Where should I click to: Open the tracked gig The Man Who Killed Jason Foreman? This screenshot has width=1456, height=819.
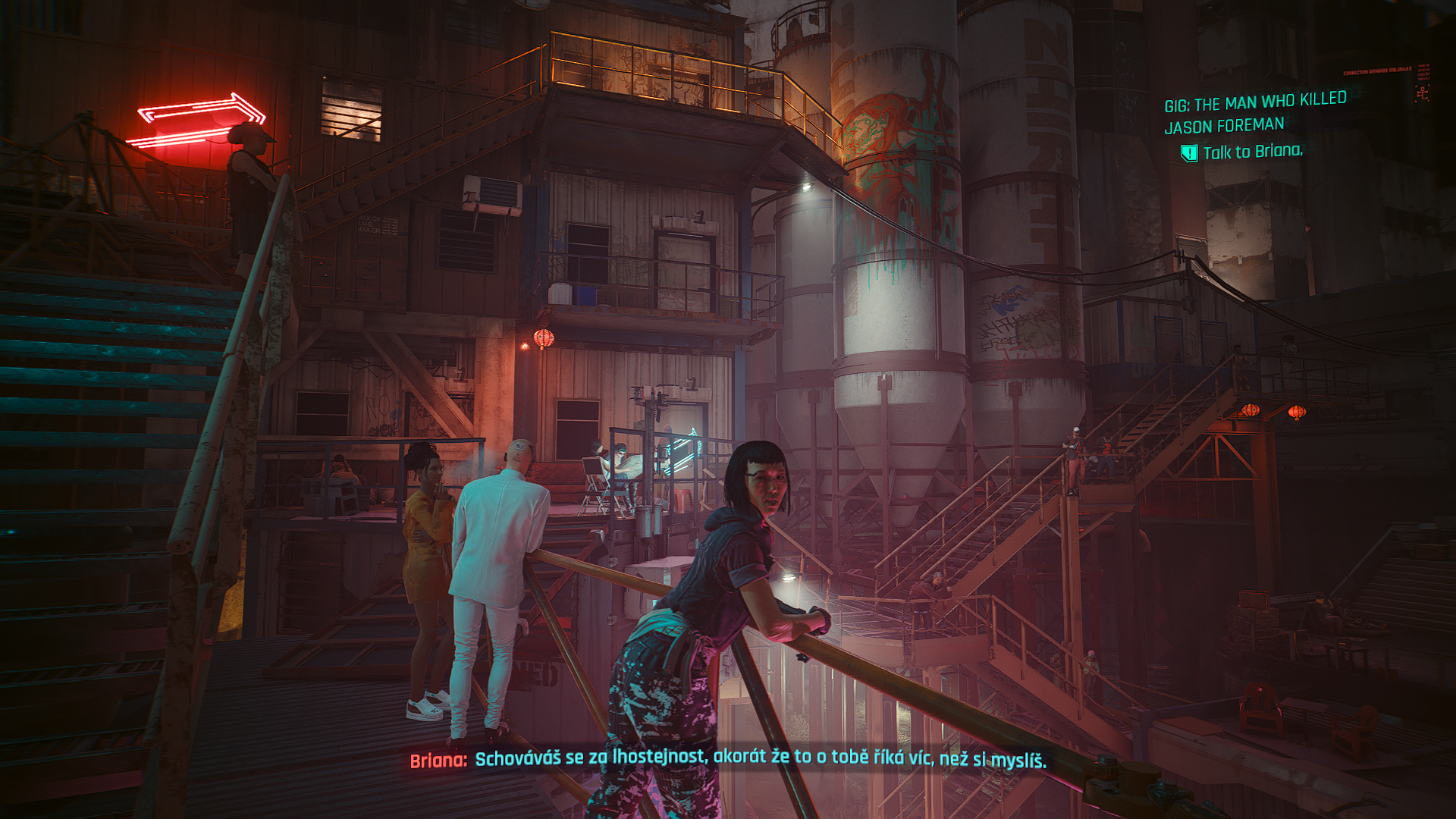1255,112
